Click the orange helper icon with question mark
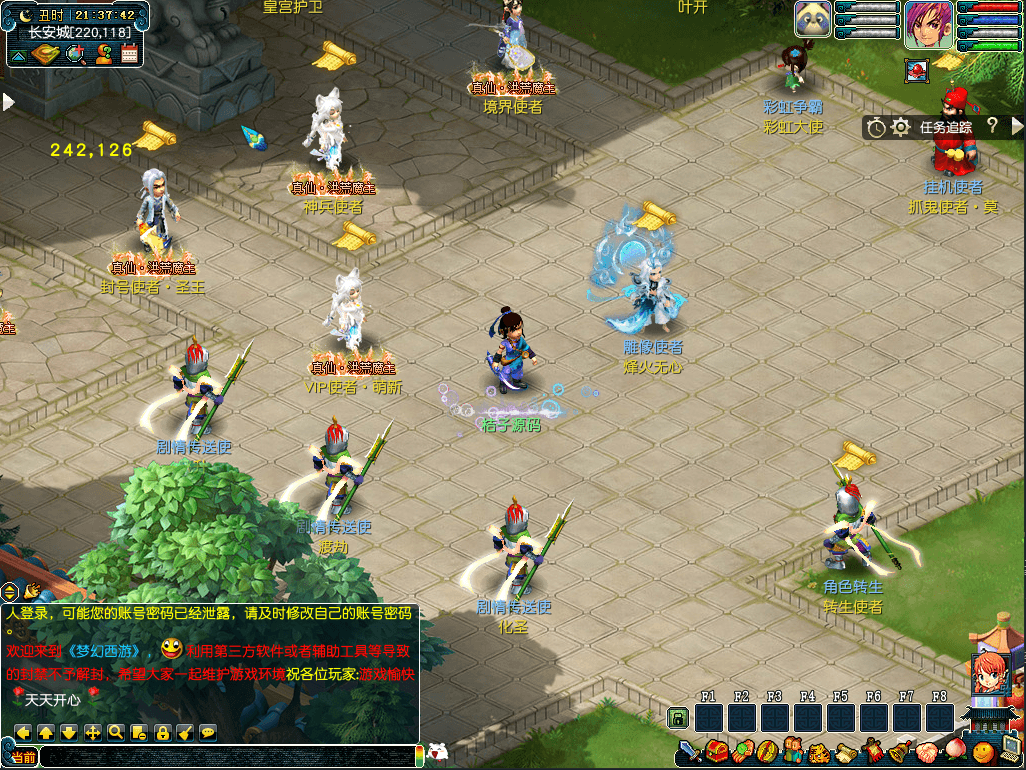Image resolution: width=1026 pixels, height=770 pixels. (x=102, y=54)
